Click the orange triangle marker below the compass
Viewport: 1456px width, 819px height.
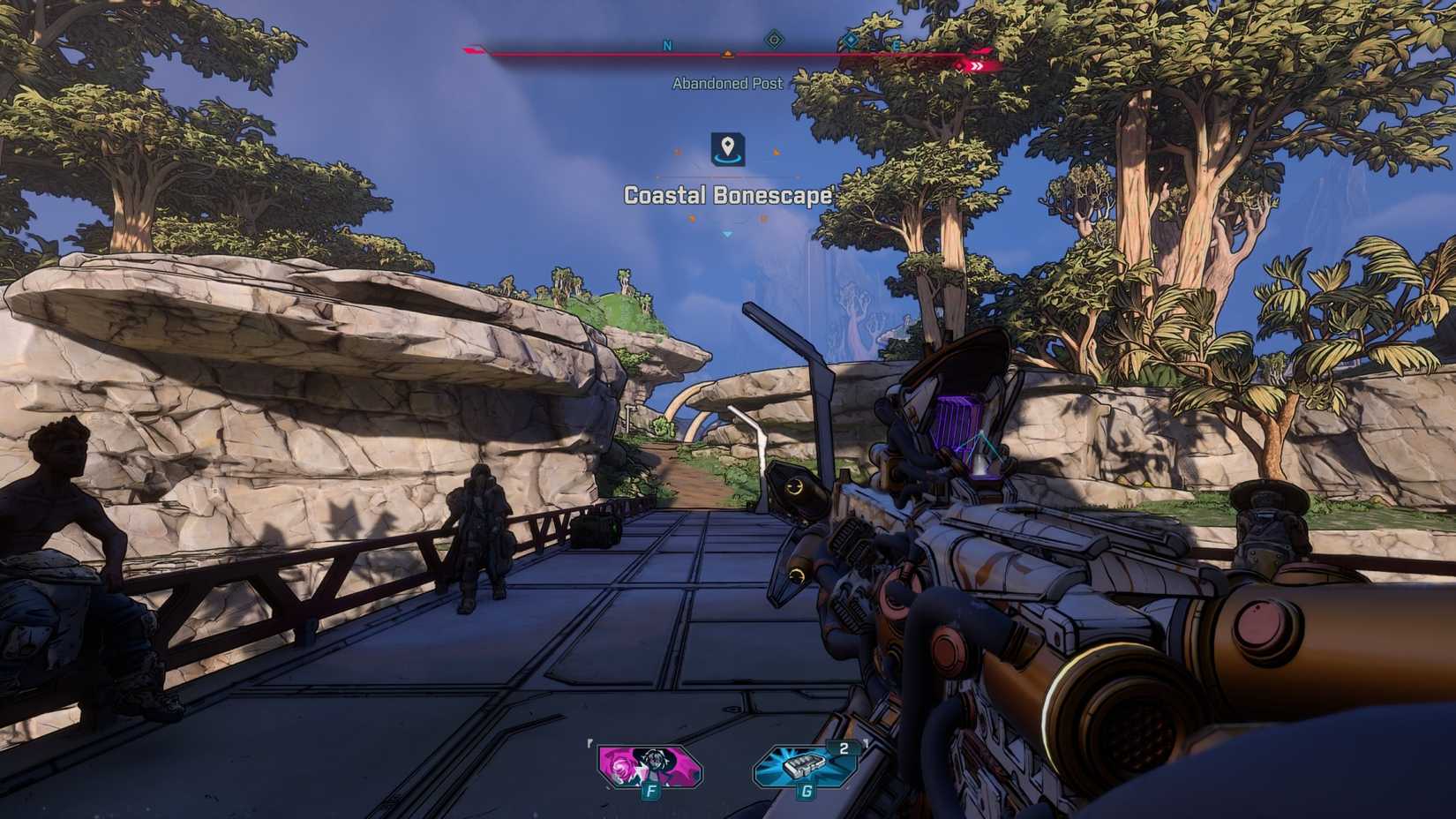click(727, 54)
